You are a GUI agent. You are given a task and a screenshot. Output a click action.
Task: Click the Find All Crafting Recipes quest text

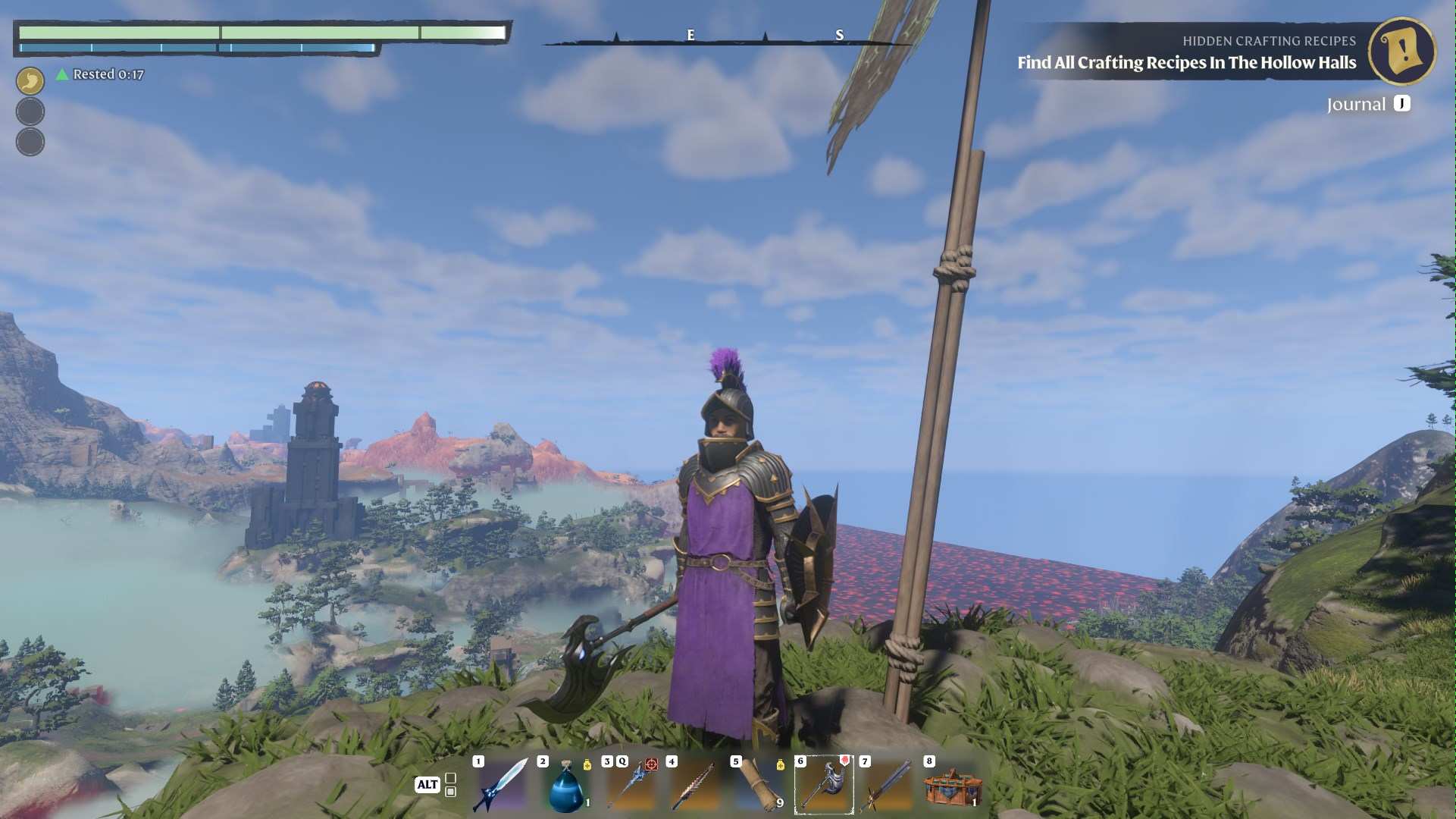click(1185, 64)
